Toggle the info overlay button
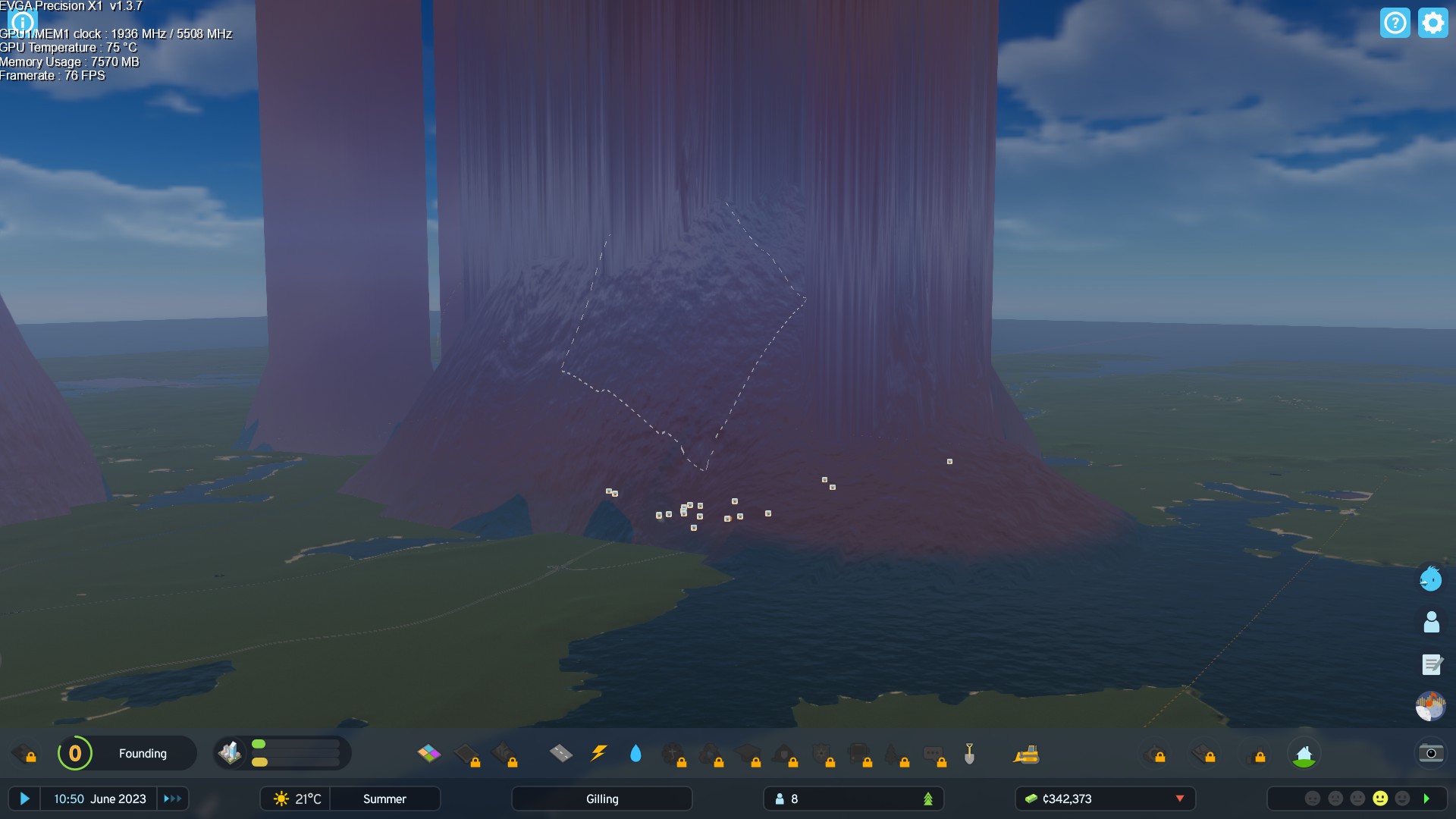The width and height of the screenshot is (1456, 819). 23,23
